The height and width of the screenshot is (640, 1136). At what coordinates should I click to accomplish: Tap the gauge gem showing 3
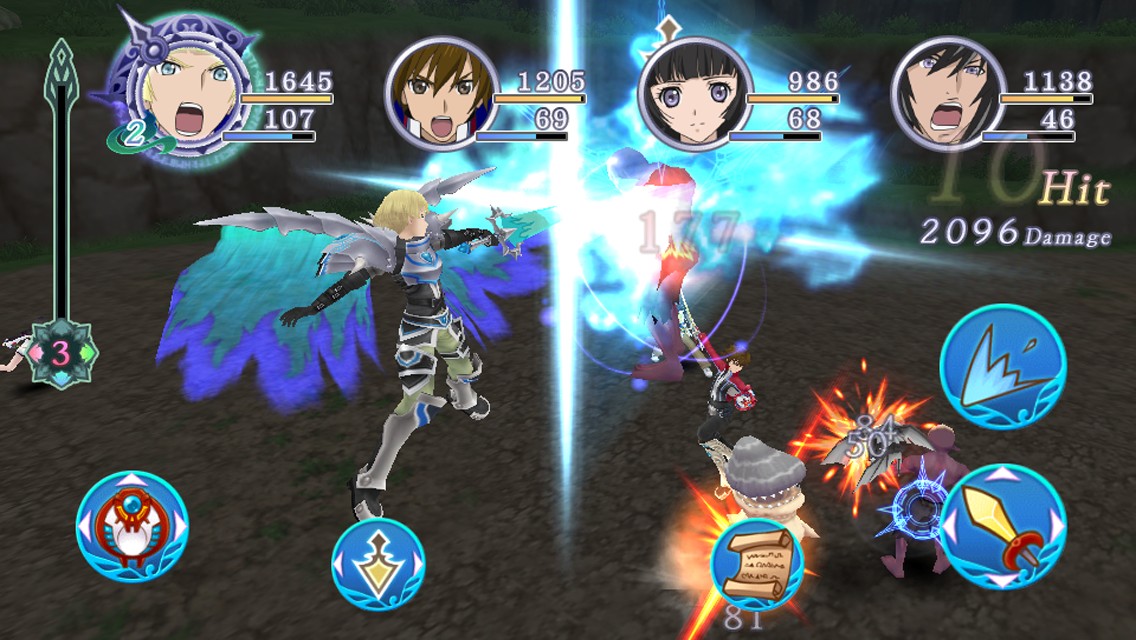pos(61,353)
